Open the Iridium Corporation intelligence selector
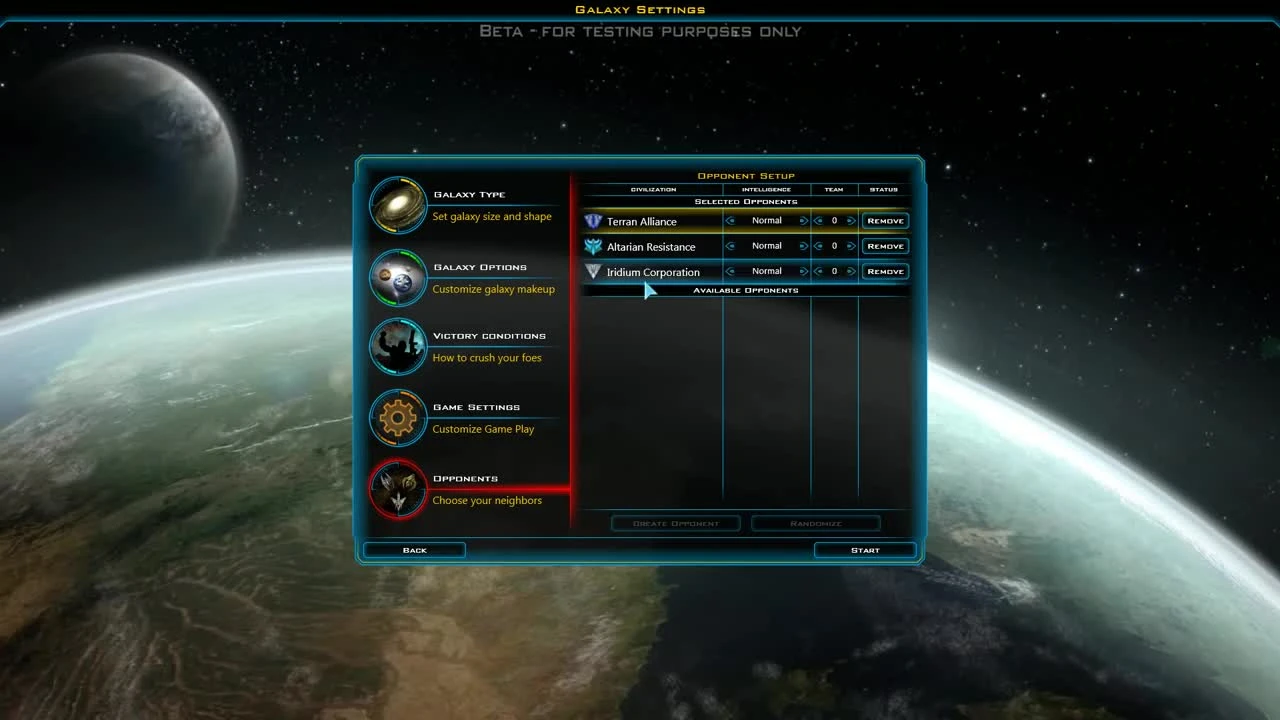This screenshot has width=1280, height=720. [766, 271]
